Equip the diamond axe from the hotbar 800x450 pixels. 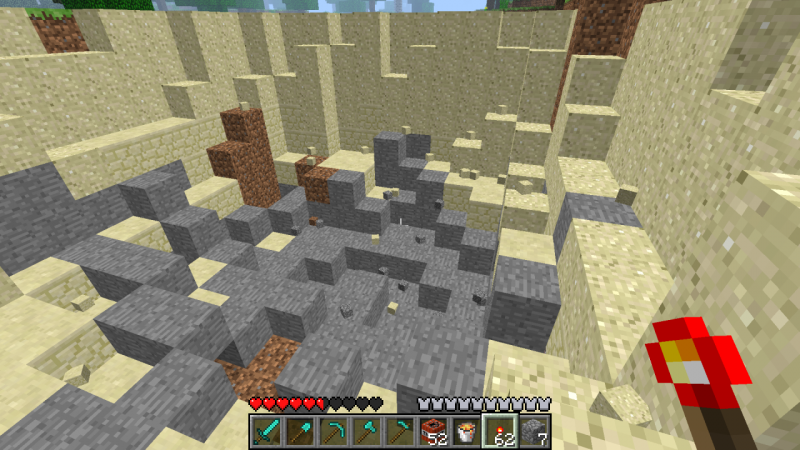point(365,432)
